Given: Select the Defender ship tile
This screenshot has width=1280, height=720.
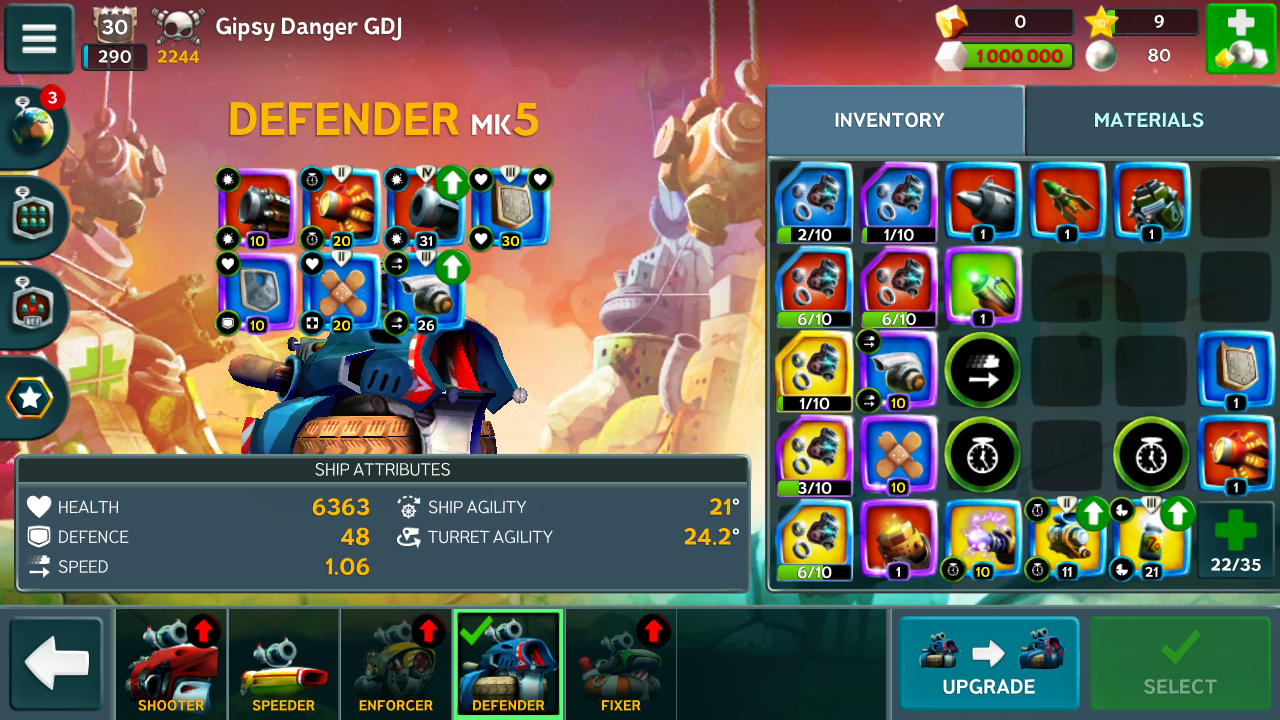Looking at the screenshot, I should click(508, 664).
